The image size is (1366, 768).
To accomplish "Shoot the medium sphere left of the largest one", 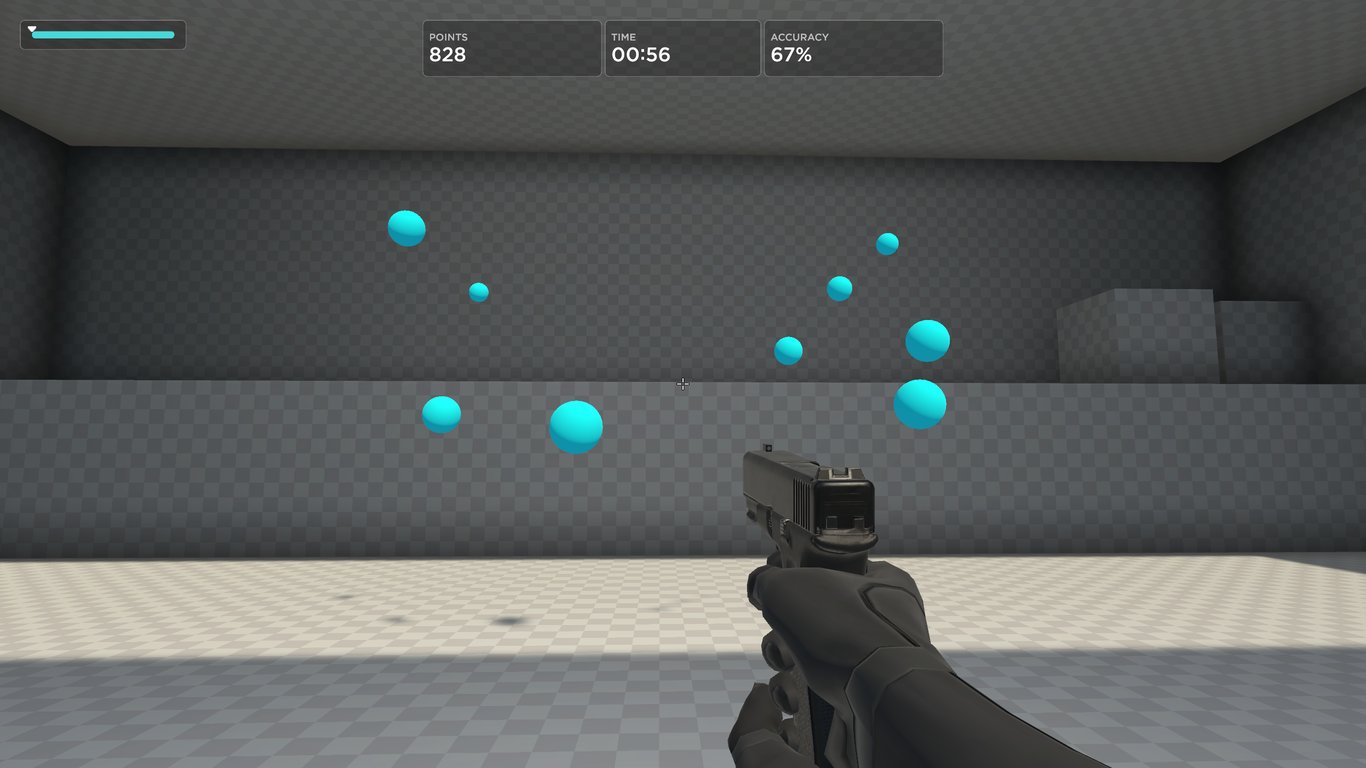I will coord(440,415).
